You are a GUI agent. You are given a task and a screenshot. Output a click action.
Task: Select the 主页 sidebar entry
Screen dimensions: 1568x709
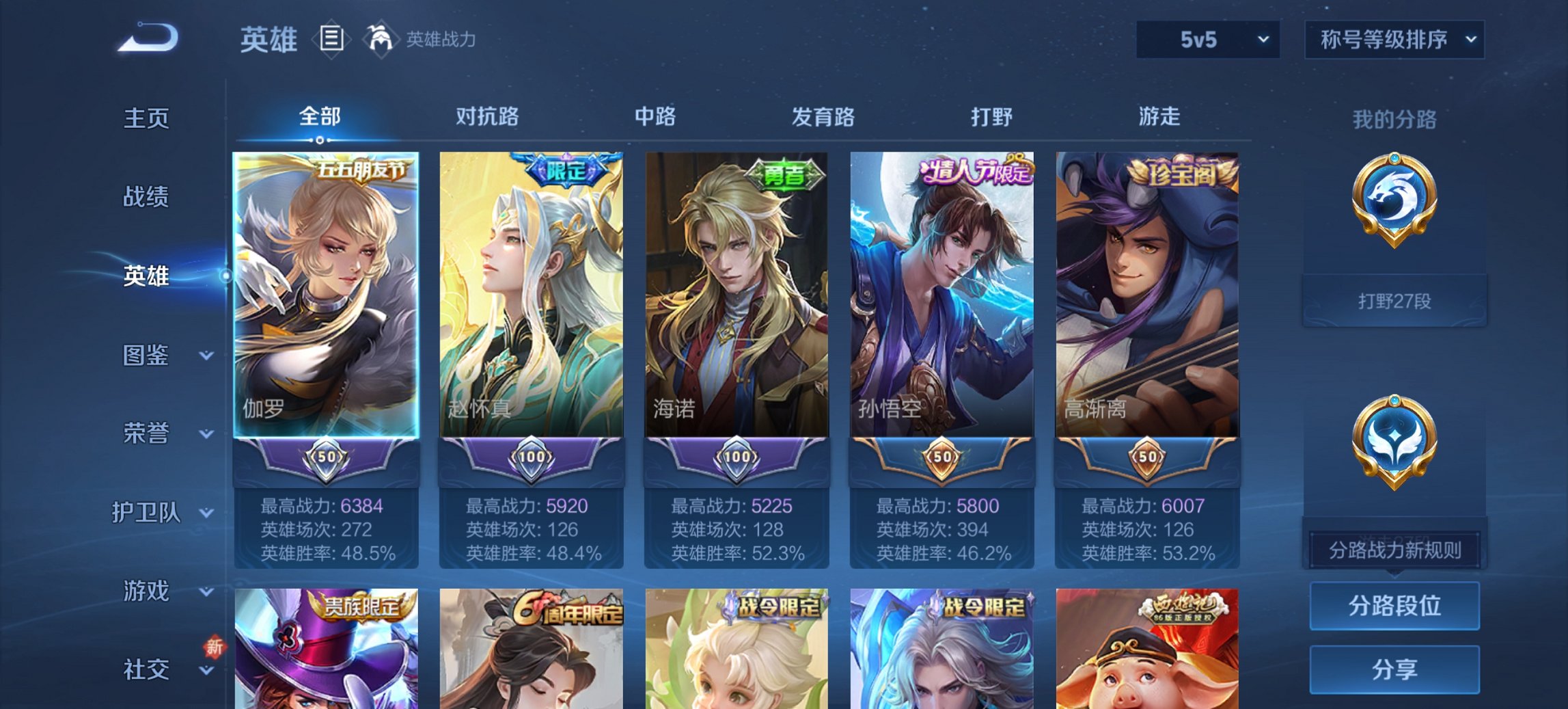click(x=145, y=118)
